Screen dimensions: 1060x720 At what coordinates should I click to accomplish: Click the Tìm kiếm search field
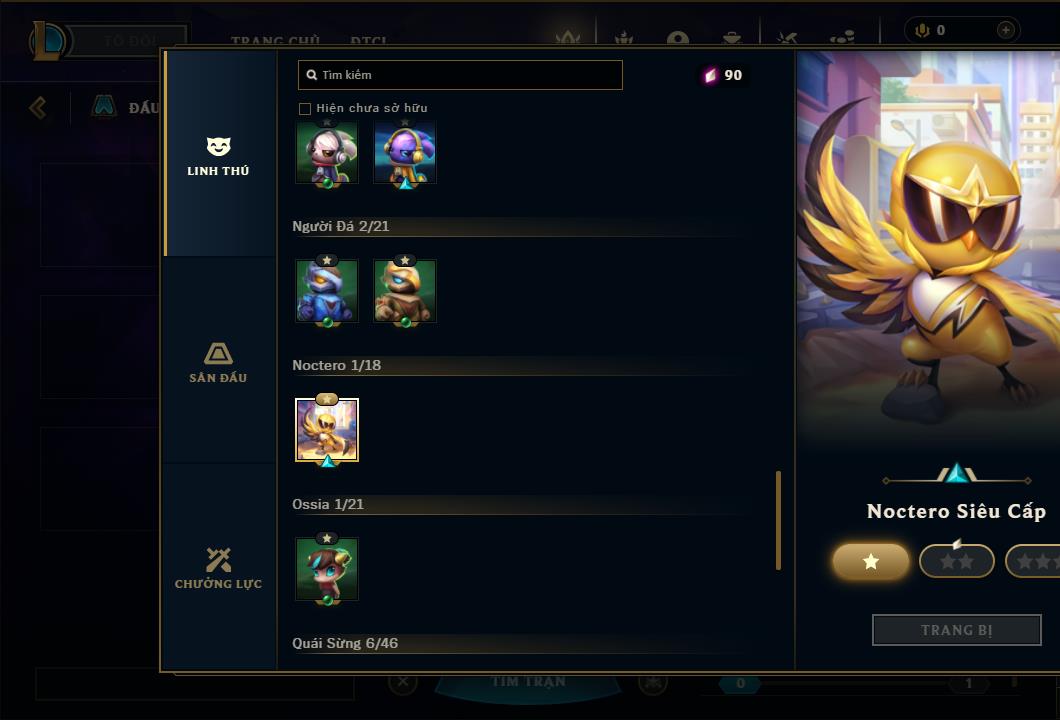click(x=460, y=75)
